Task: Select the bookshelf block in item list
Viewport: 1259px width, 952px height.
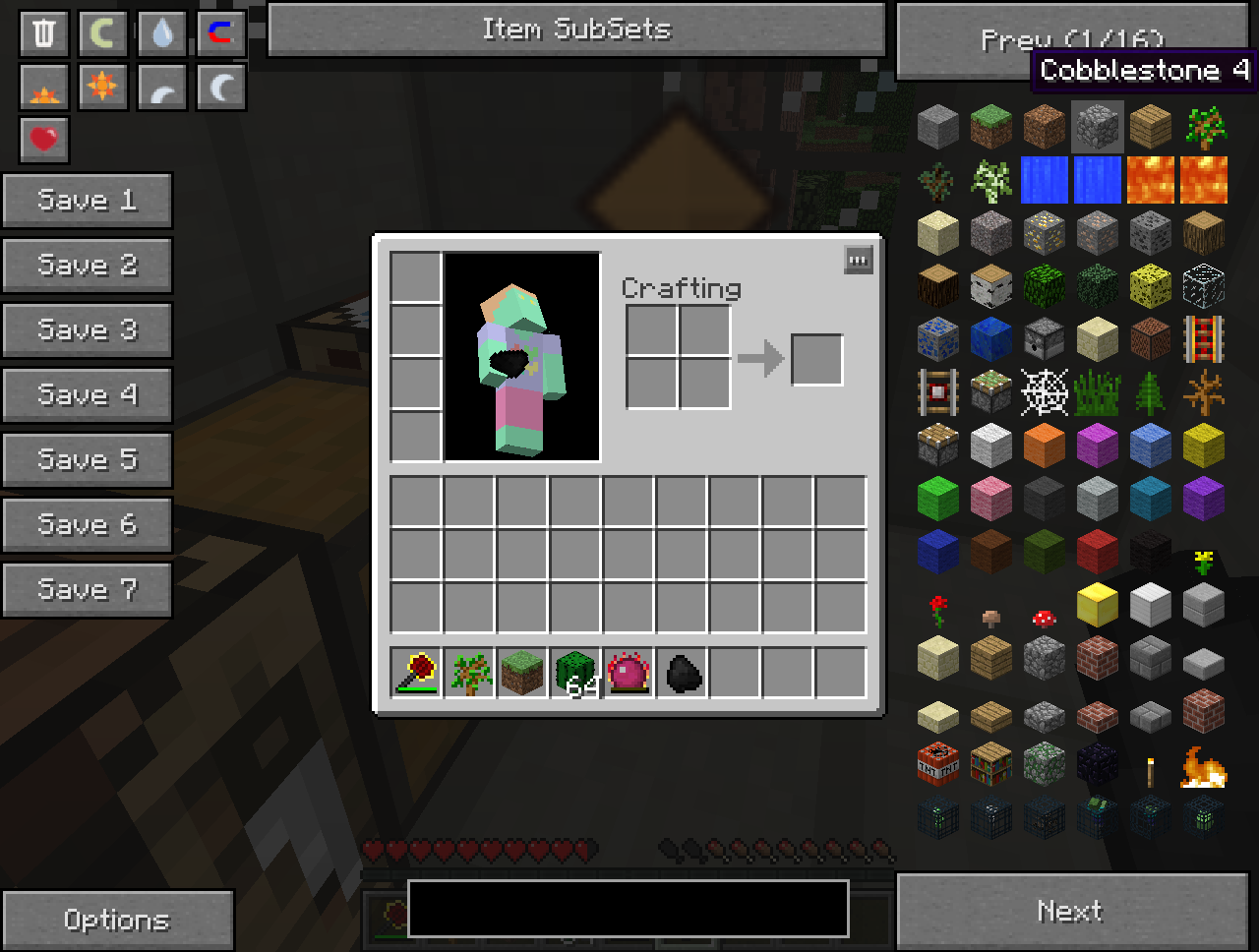Action: pyautogui.click(x=990, y=763)
